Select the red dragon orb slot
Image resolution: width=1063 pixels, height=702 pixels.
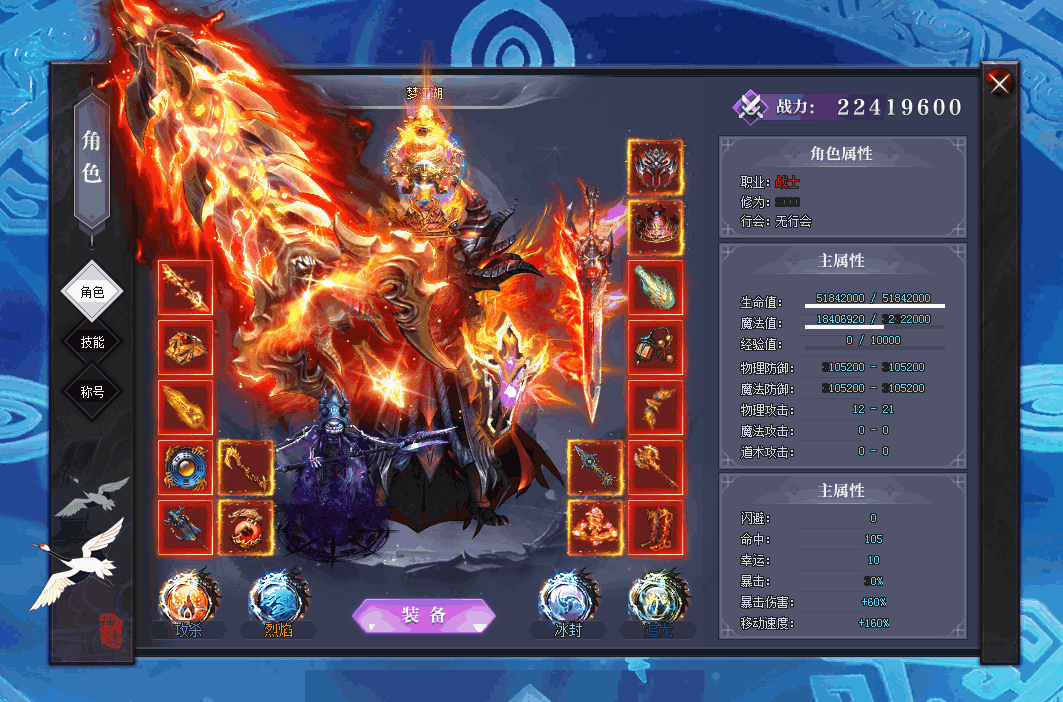point(245,527)
